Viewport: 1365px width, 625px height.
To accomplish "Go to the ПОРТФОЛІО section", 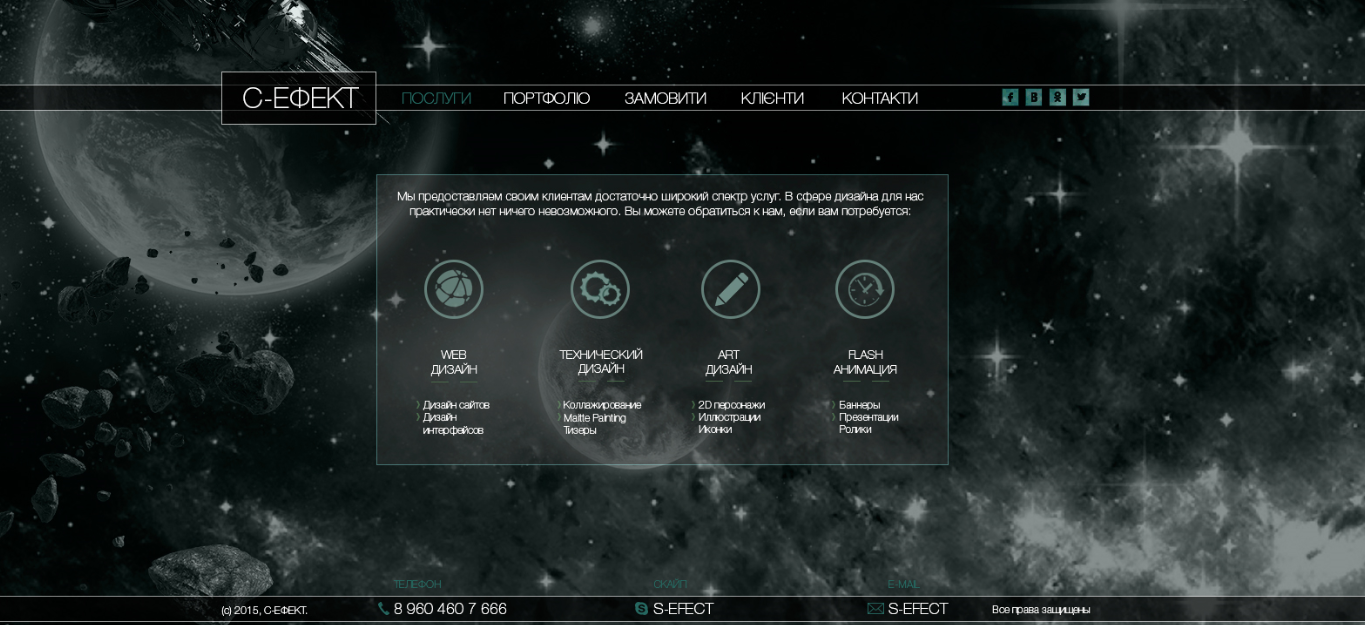I will click(546, 98).
